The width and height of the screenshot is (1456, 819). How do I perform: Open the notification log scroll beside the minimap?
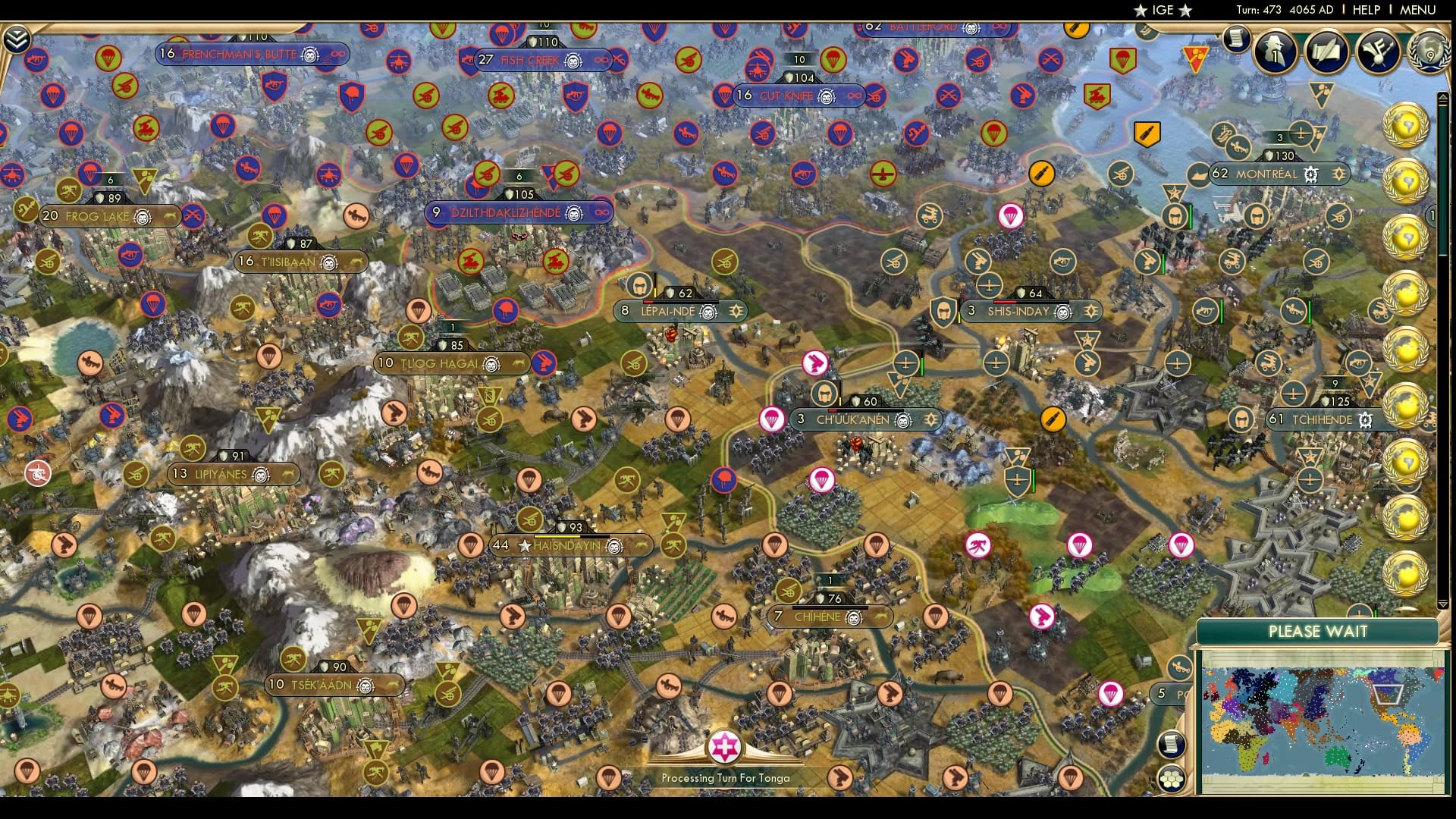1172,743
